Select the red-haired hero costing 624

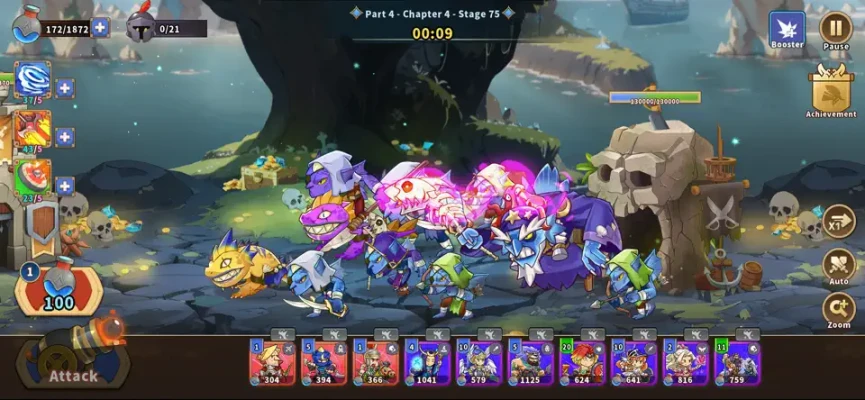tap(582, 362)
